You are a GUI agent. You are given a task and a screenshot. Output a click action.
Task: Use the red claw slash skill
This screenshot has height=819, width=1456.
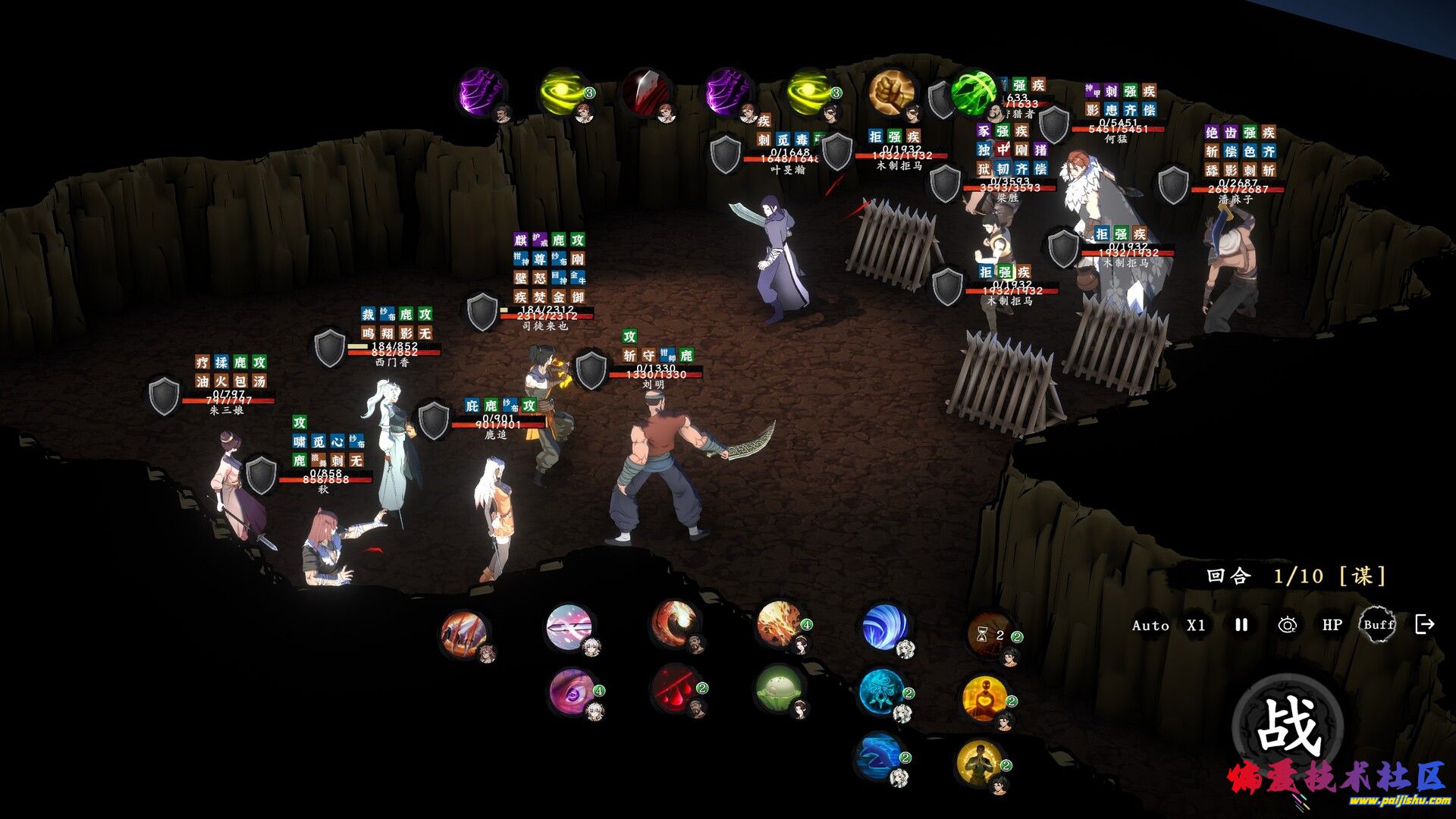tap(464, 631)
